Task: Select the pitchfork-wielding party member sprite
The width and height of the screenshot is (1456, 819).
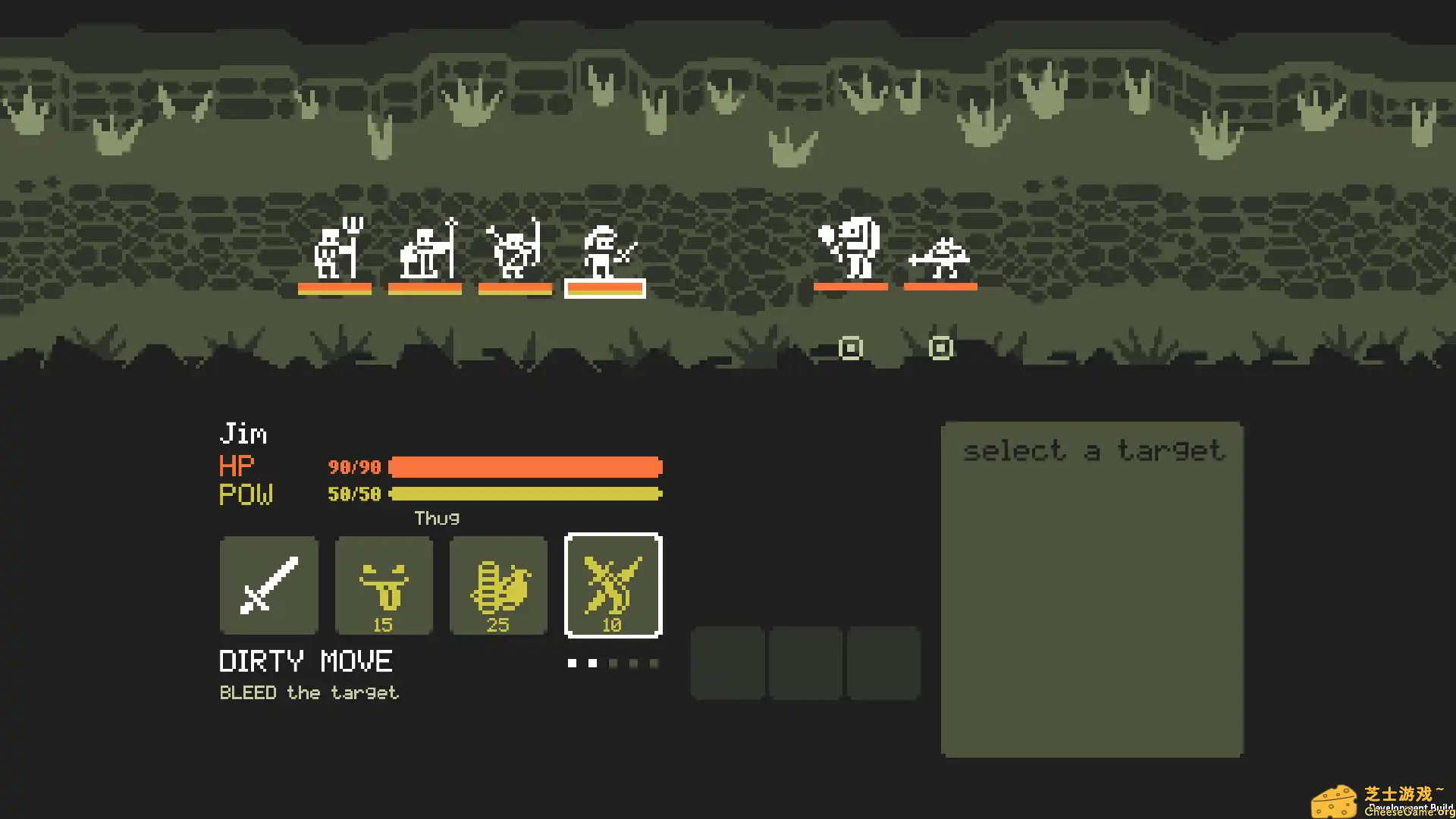Action: 337,250
